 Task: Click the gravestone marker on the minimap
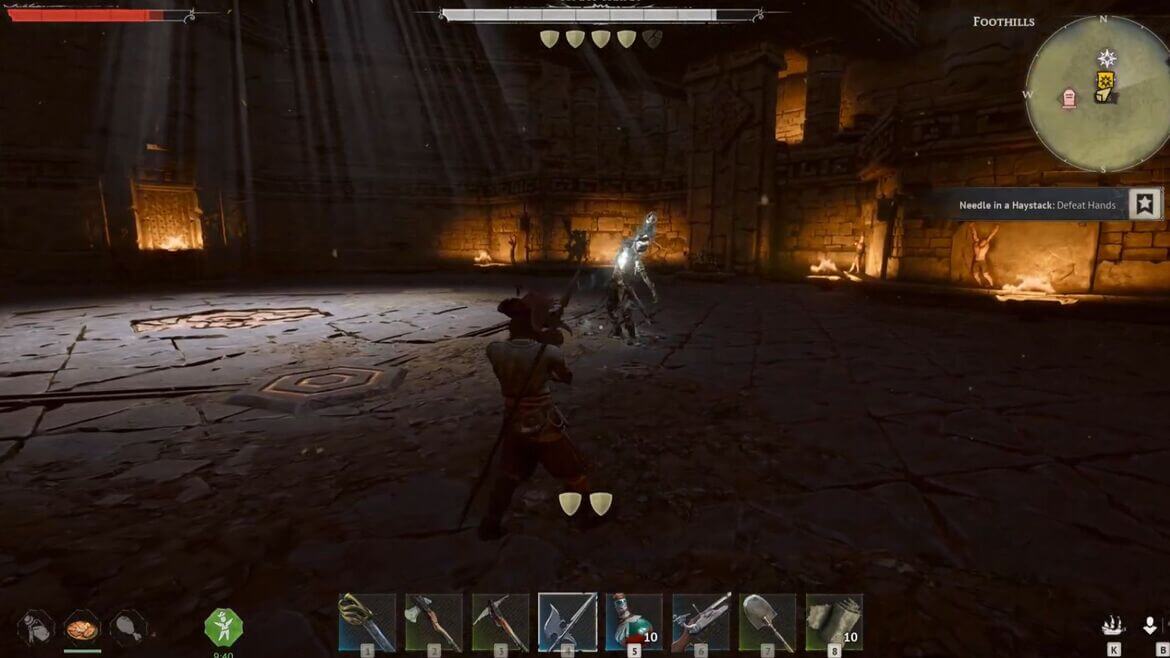click(x=1068, y=98)
